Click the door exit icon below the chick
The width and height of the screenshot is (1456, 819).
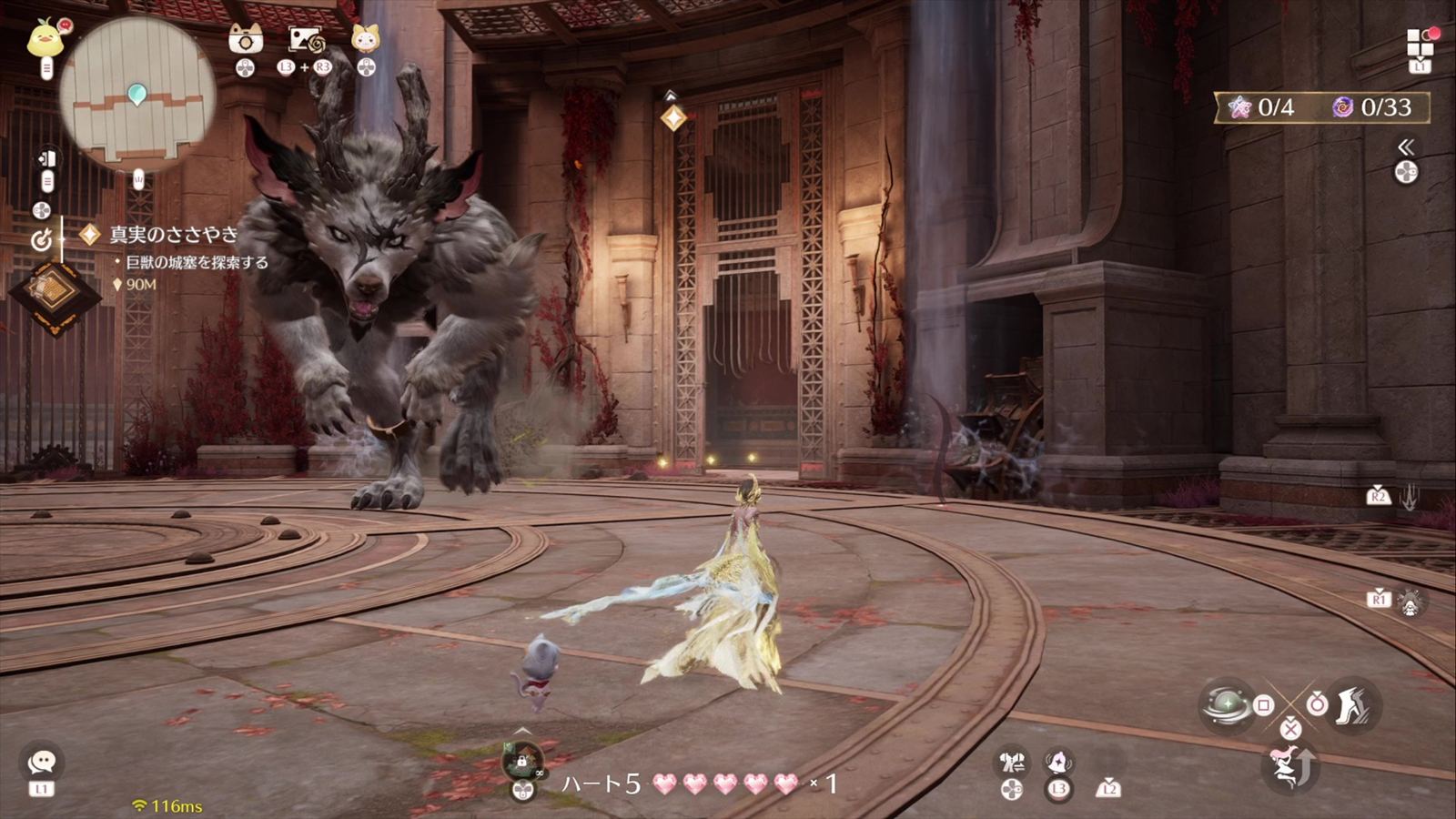coord(47,159)
